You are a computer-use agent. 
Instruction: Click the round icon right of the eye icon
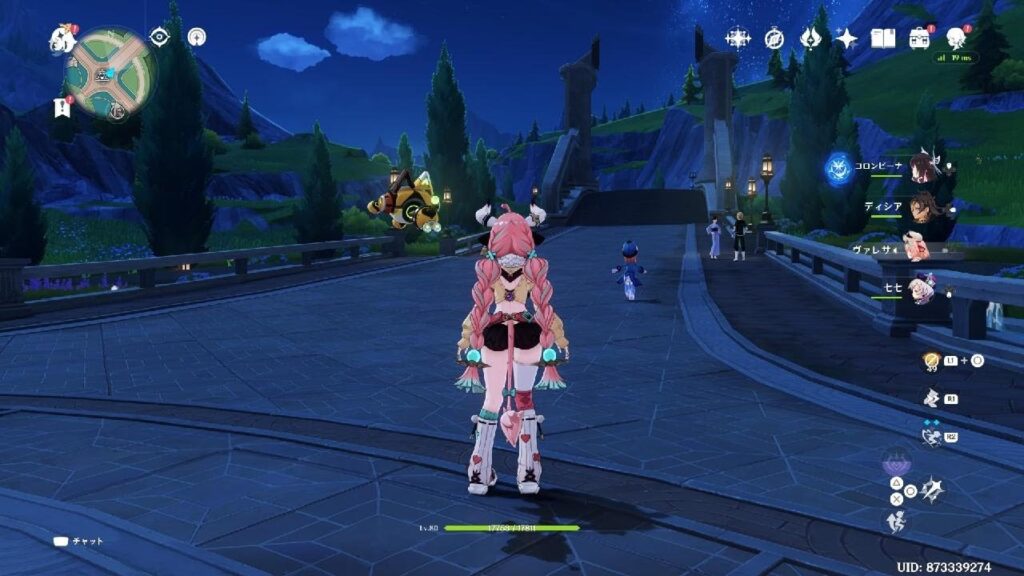(196, 36)
